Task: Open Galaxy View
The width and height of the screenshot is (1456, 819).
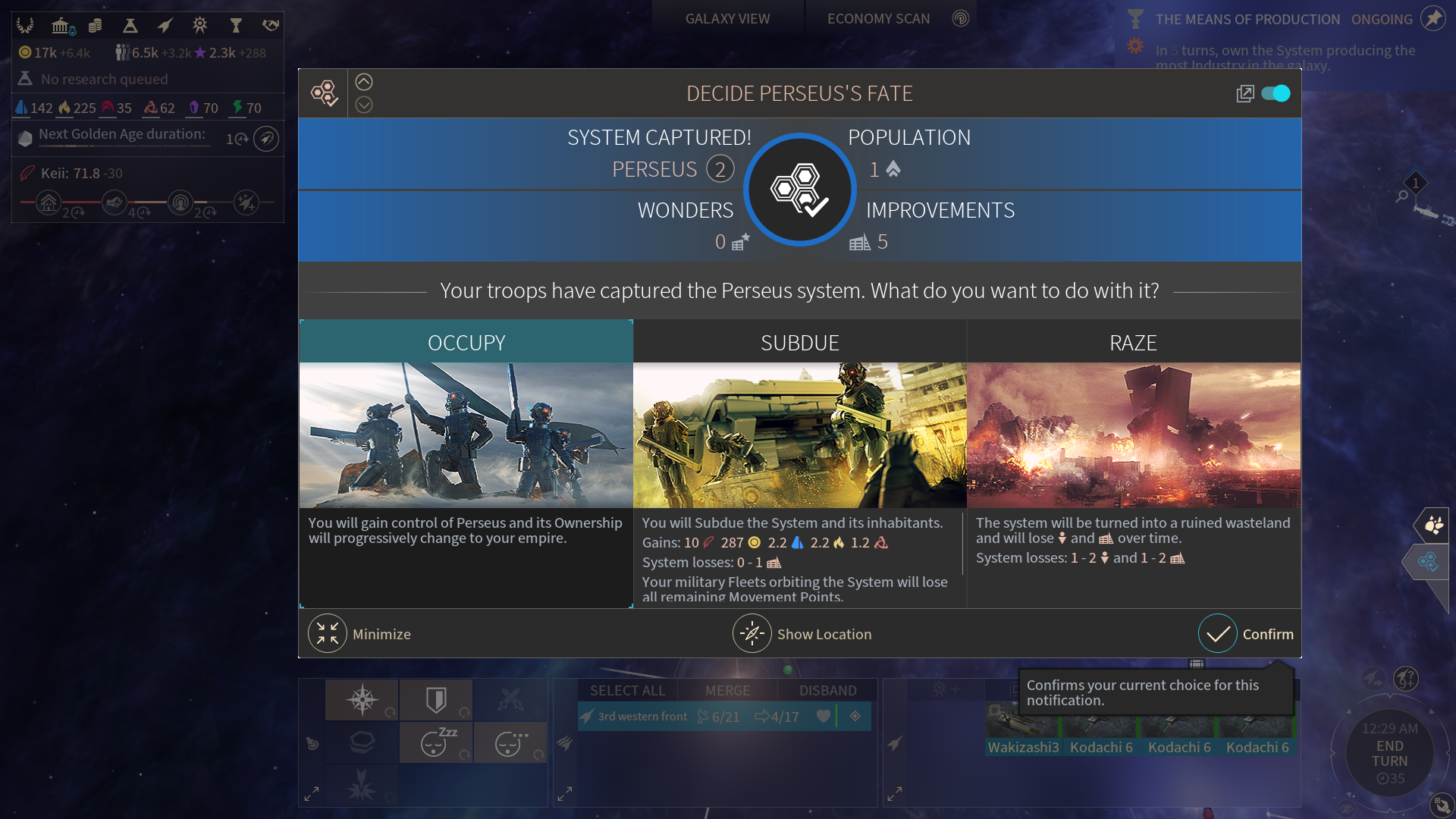Action: point(727,19)
